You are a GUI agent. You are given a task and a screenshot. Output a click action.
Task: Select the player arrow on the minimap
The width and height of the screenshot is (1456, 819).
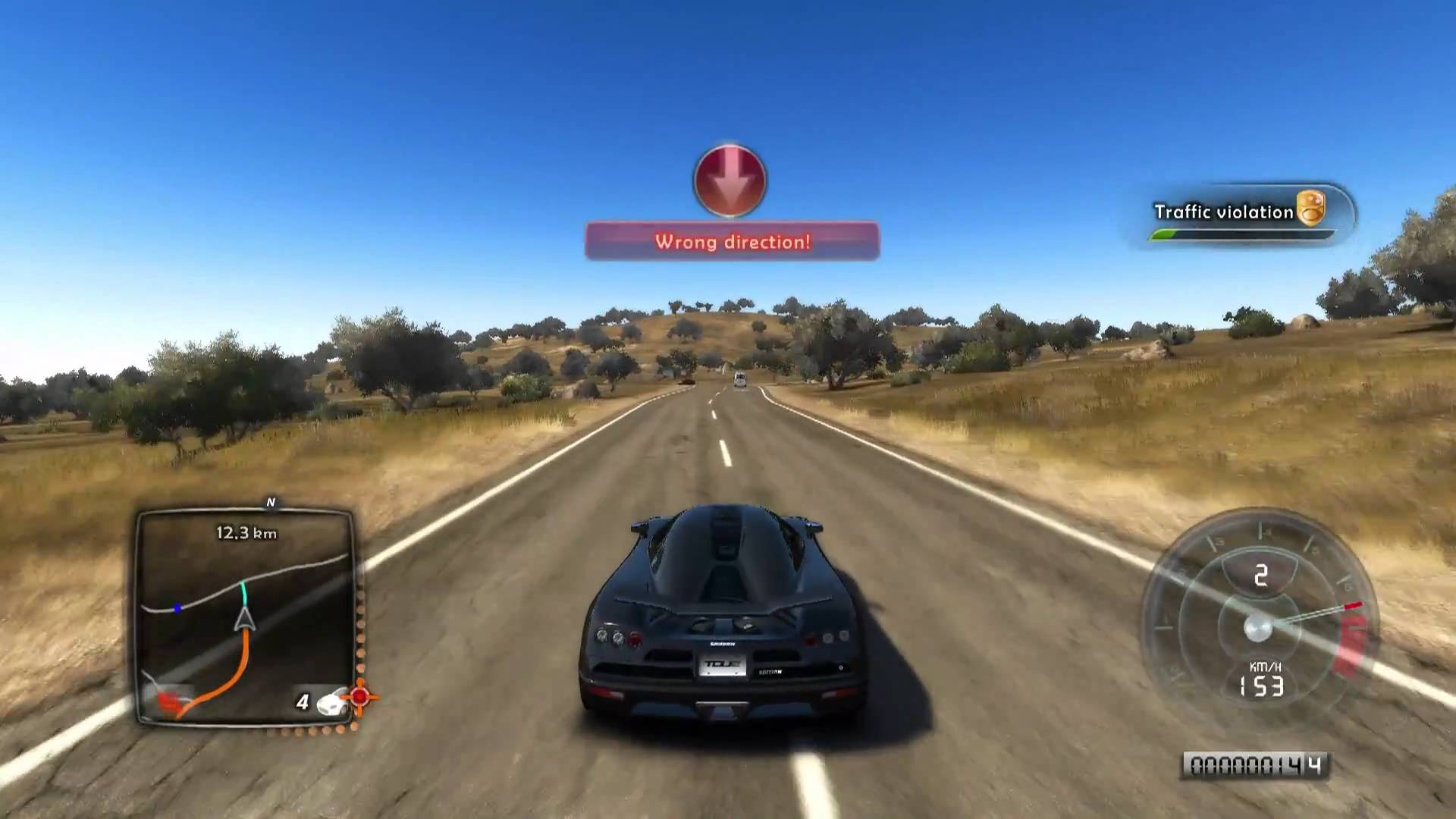click(x=244, y=618)
